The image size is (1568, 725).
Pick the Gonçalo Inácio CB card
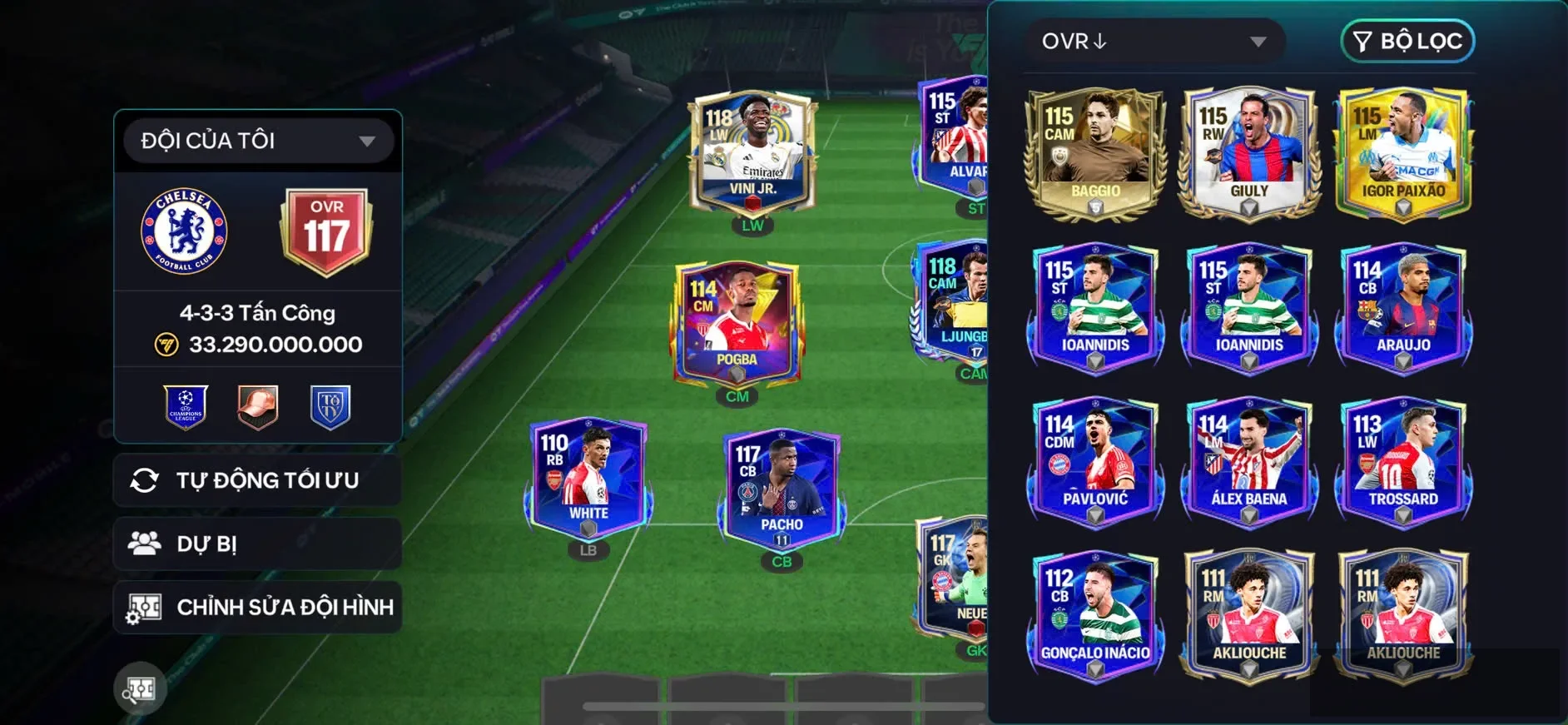click(1095, 616)
